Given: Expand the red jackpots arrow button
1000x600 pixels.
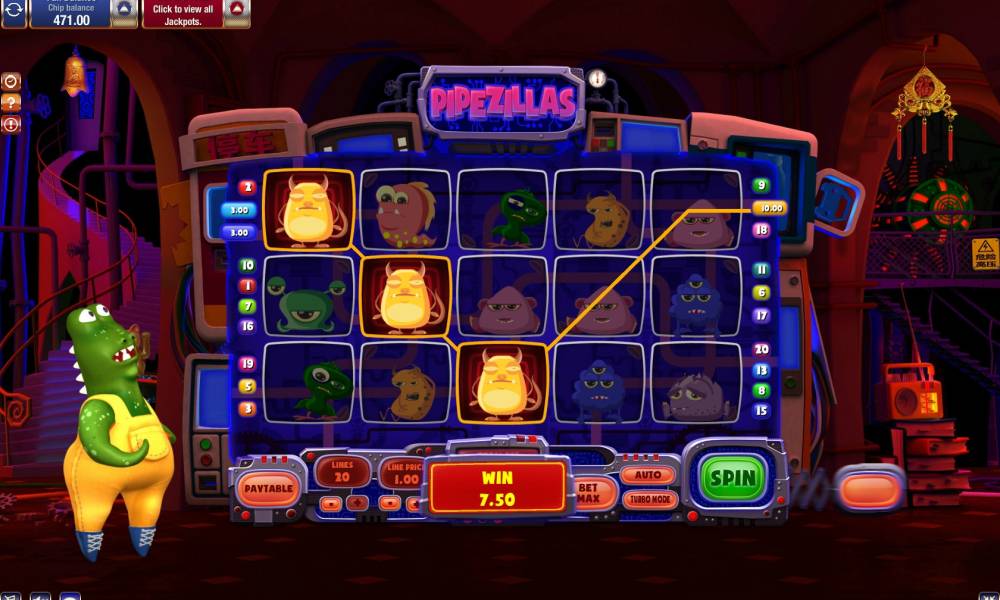Looking at the screenshot, I should tap(236, 9).
